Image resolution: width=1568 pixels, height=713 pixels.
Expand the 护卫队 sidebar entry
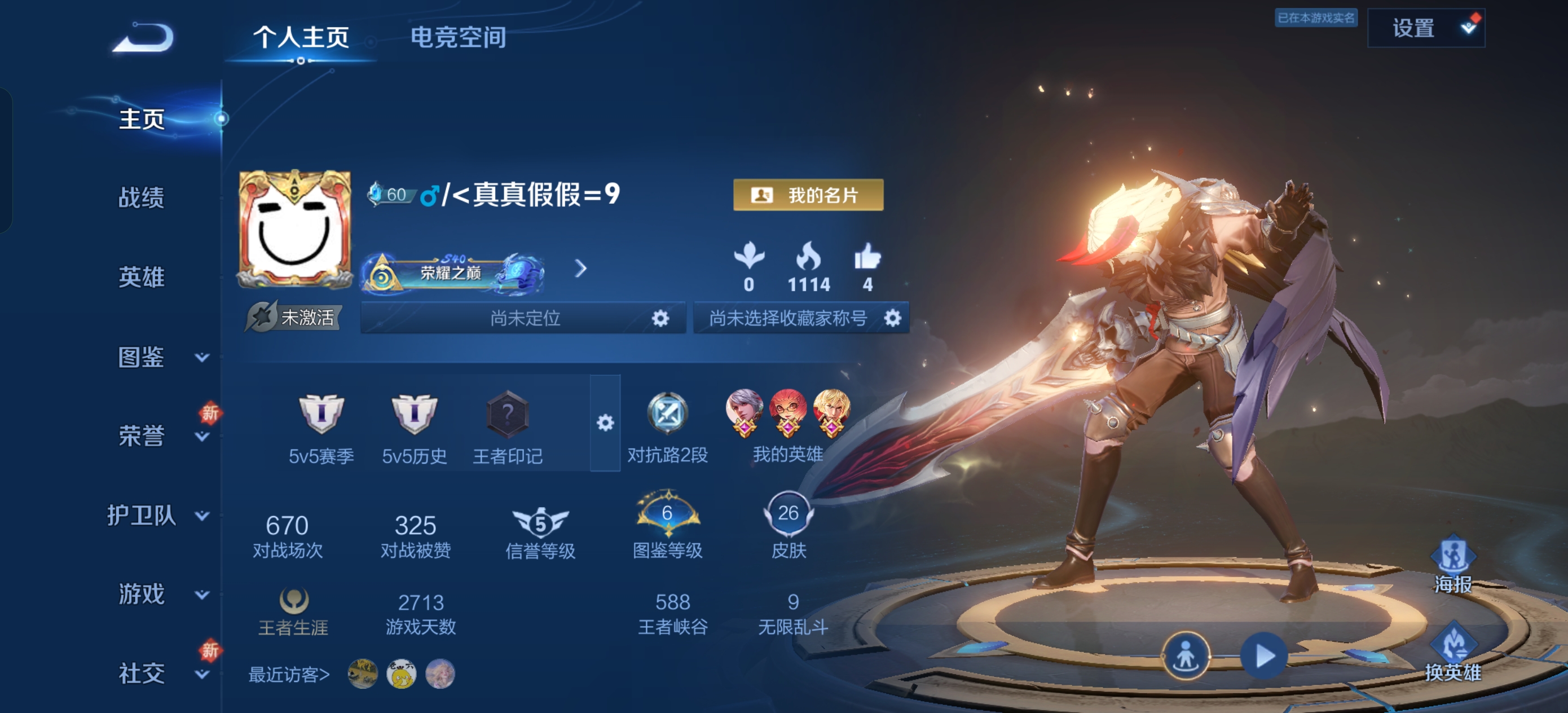tap(158, 516)
